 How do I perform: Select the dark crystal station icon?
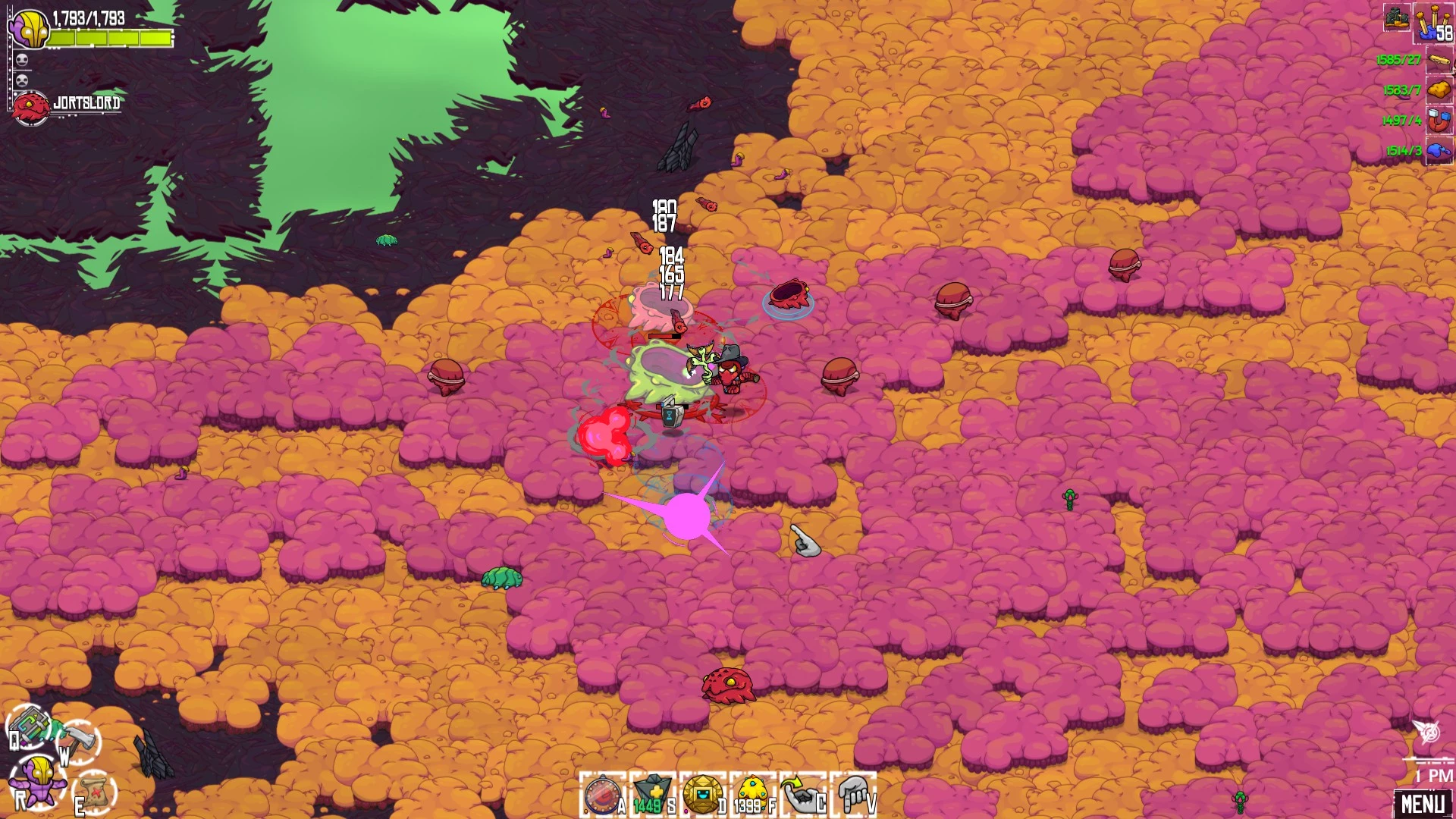tap(1397, 17)
